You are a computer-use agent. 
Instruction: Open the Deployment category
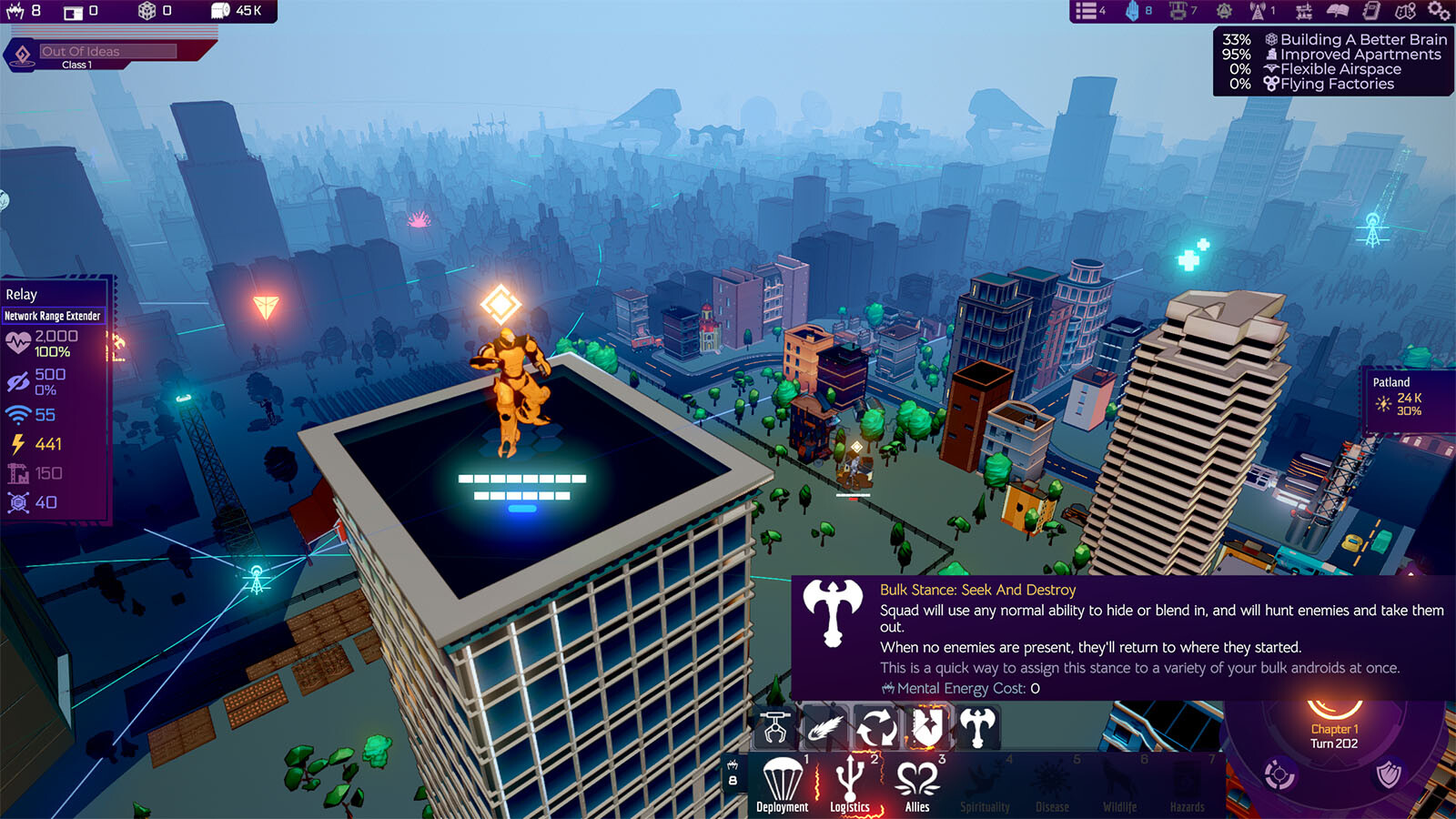coord(782,784)
